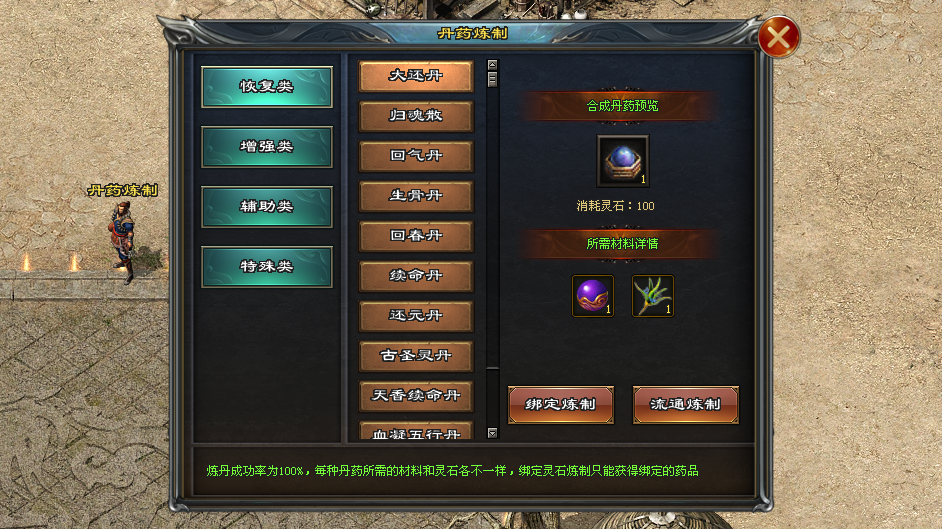Click the 回春丹 recipe
The width and height of the screenshot is (942, 529).
(x=416, y=236)
